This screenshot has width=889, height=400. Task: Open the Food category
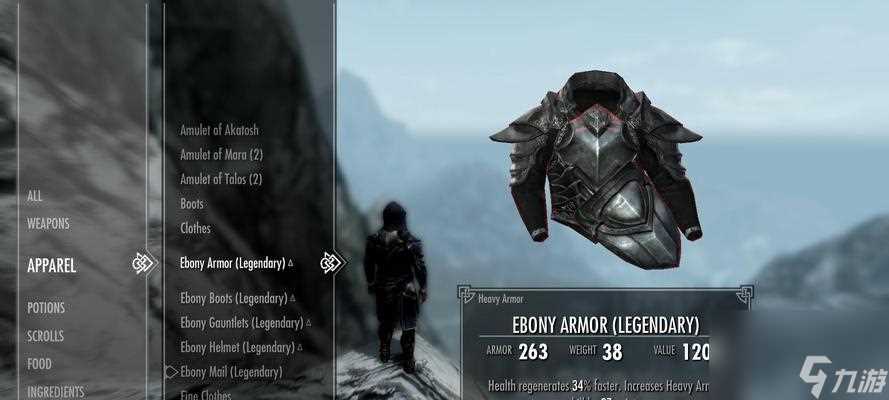click(39, 364)
